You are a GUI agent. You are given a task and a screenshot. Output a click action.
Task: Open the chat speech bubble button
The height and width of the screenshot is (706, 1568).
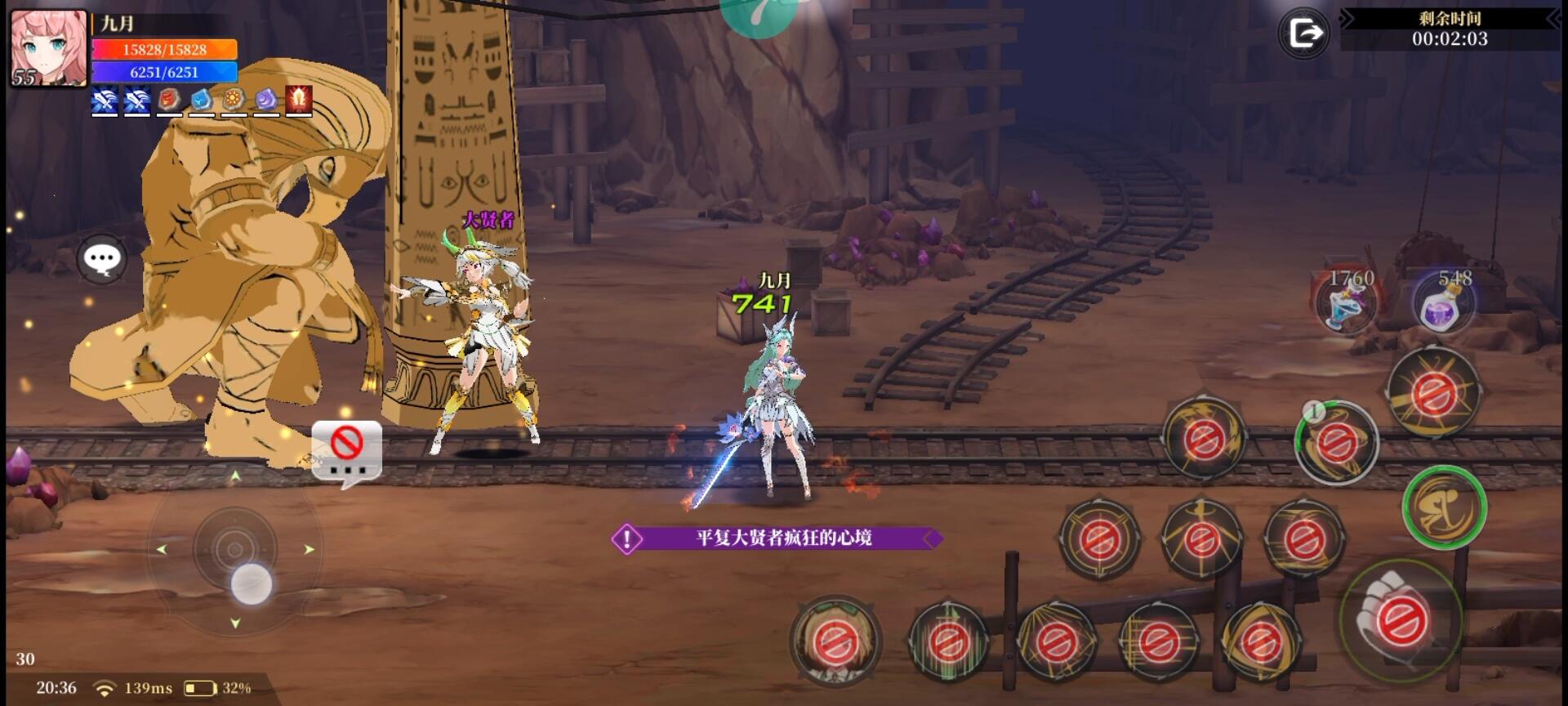[102, 259]
